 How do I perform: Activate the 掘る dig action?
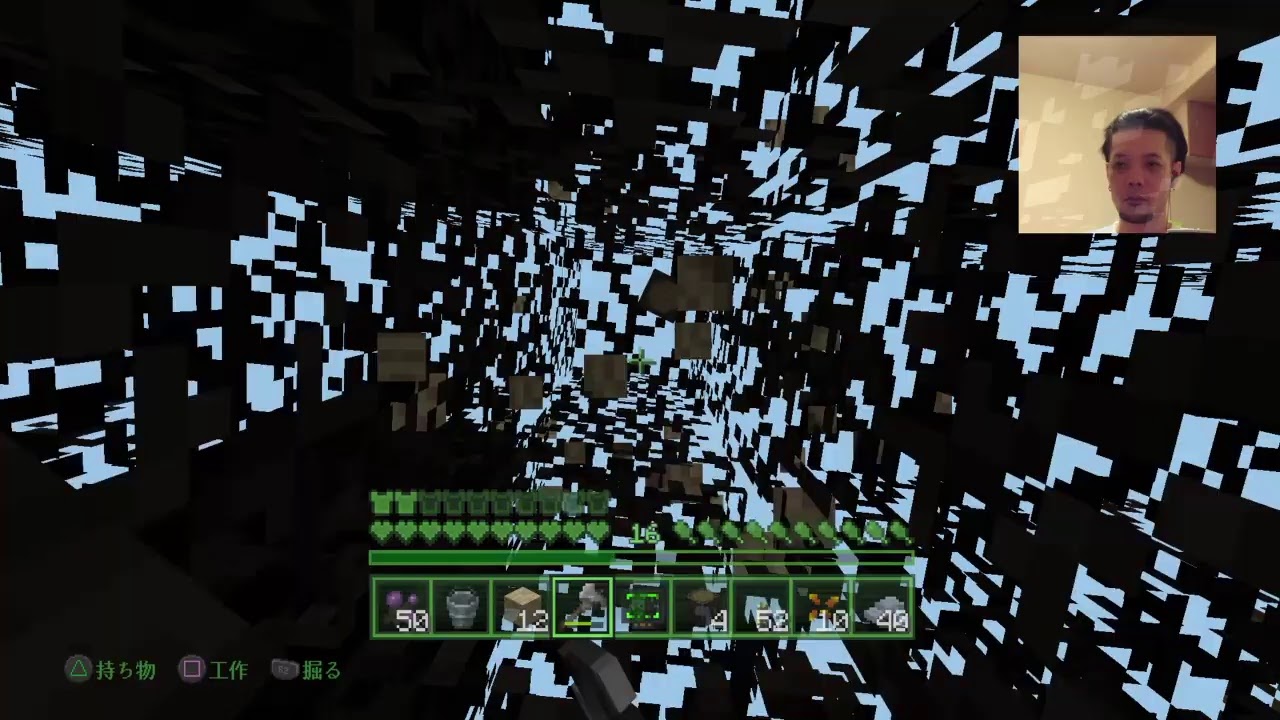click(320, 672)
